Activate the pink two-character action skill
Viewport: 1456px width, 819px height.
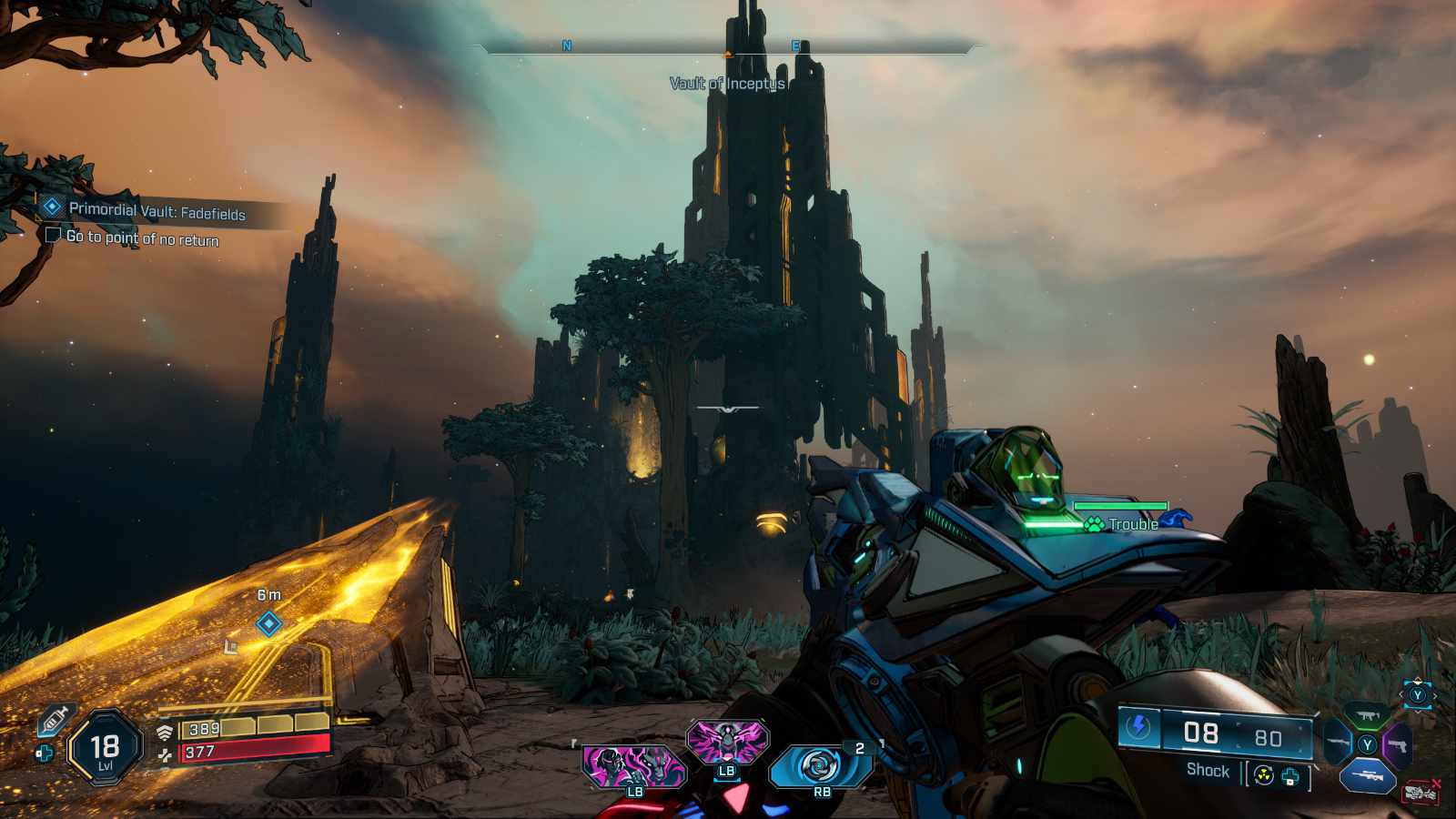(x=633, y=766)
